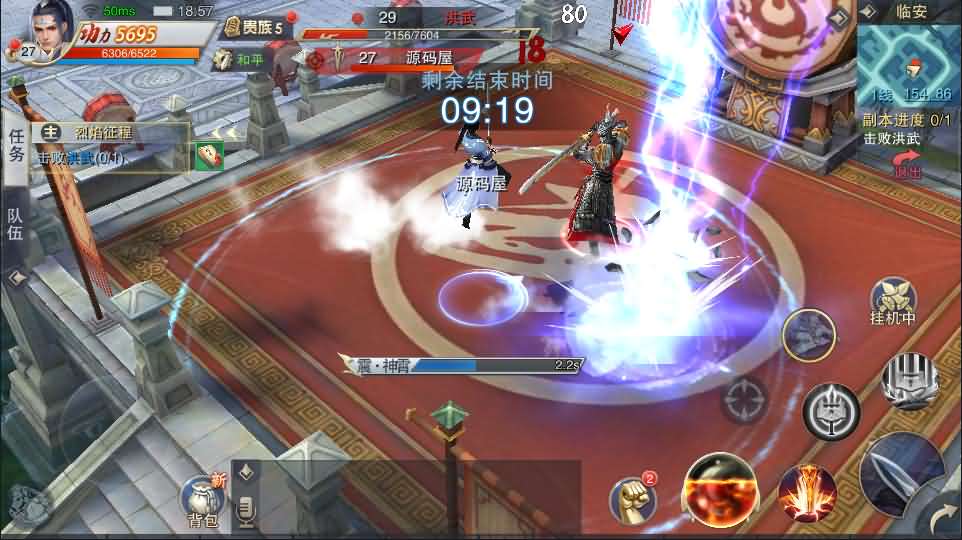Exit the dungeon with the 退出 button
The image size is (962, 540).
[906, 164]
